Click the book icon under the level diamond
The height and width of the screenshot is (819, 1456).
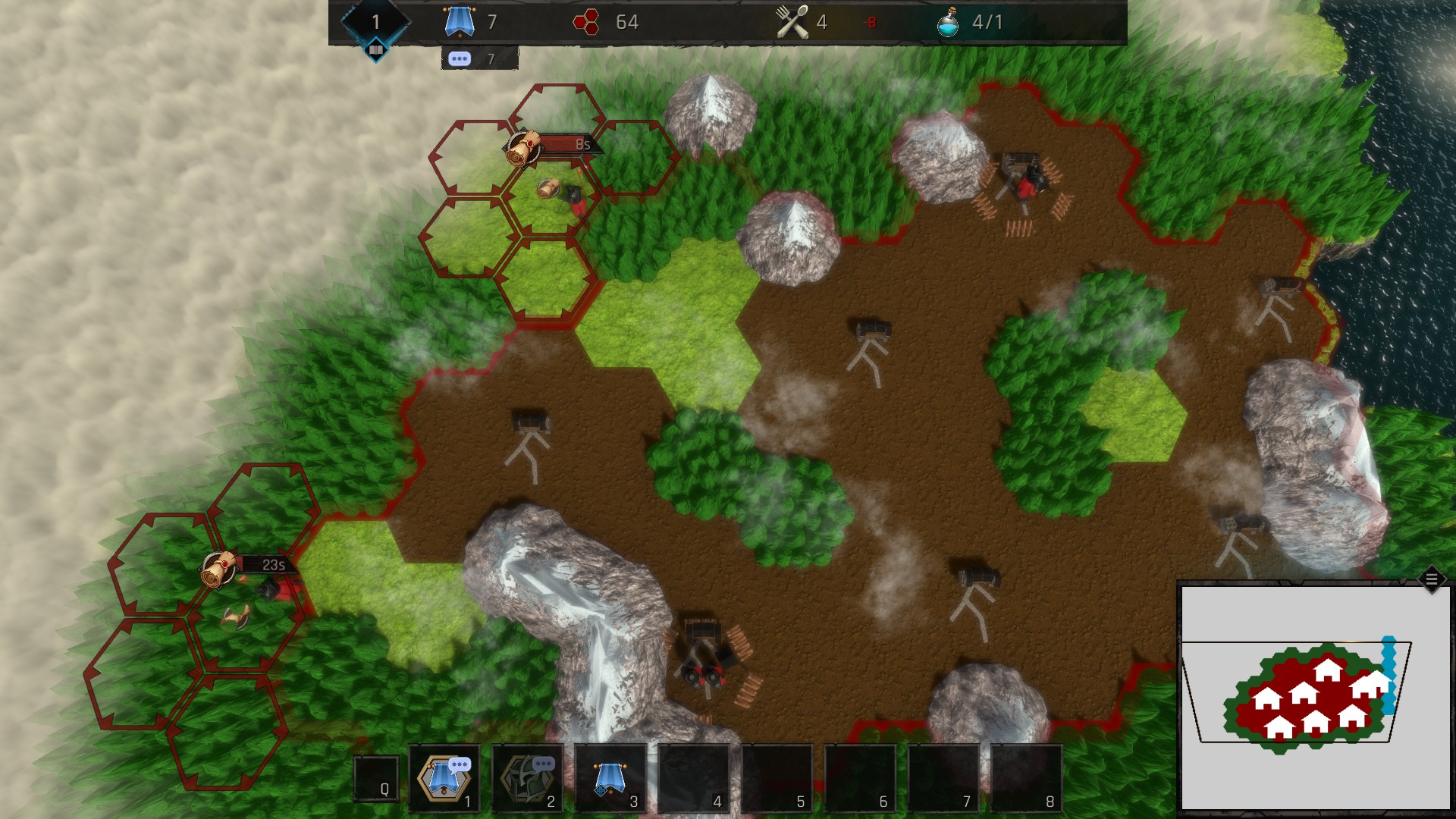point(375,49)
